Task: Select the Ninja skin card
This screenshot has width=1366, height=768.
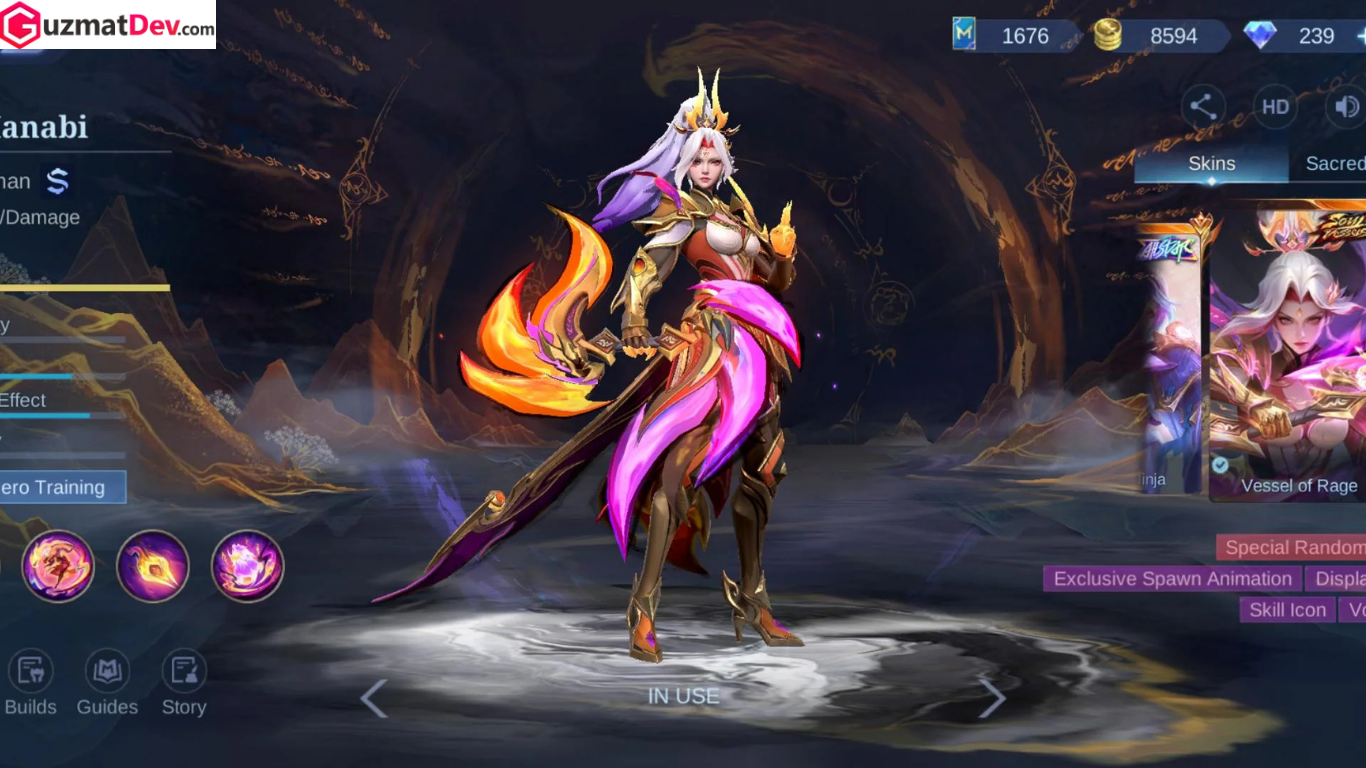Action: point(1170,360)
